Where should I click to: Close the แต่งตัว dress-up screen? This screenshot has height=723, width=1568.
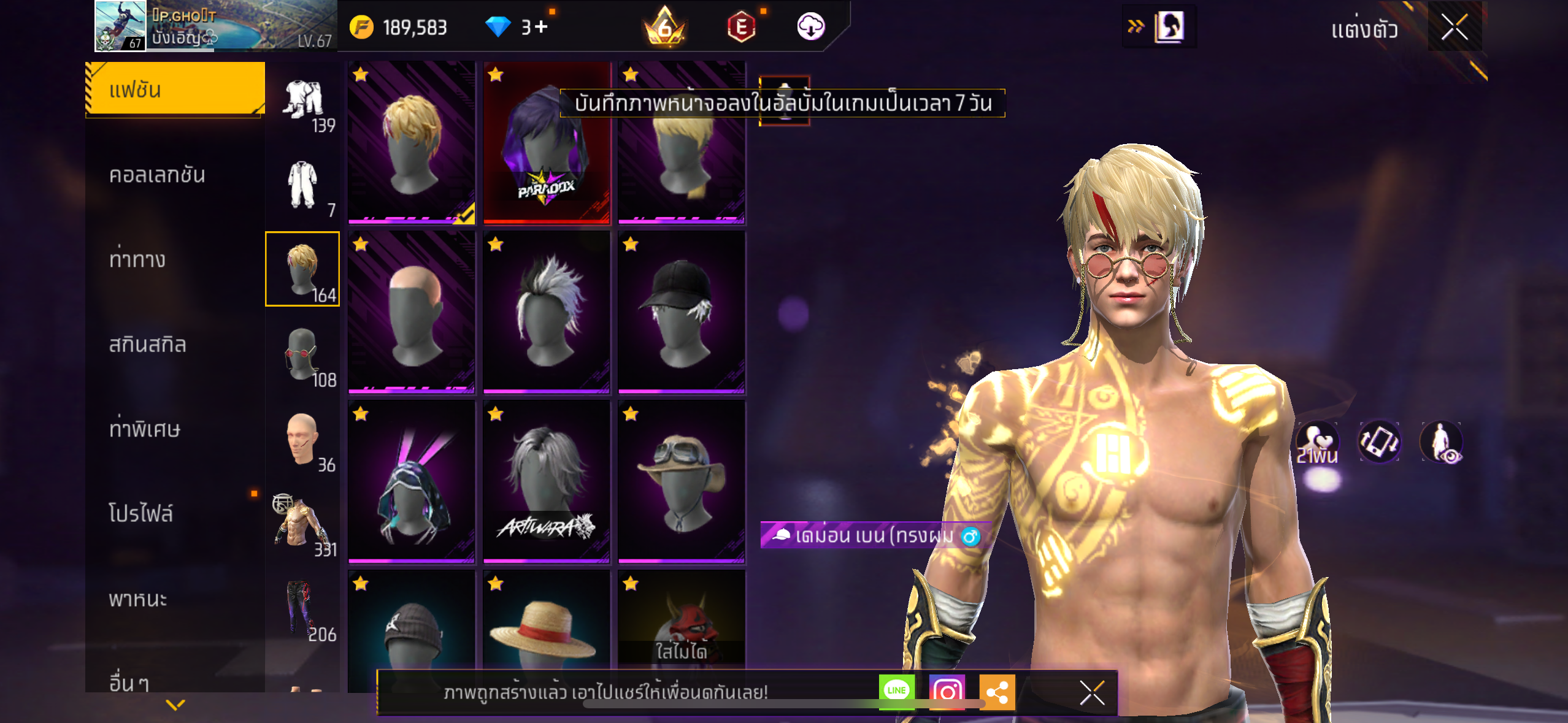click(1454, 27)
